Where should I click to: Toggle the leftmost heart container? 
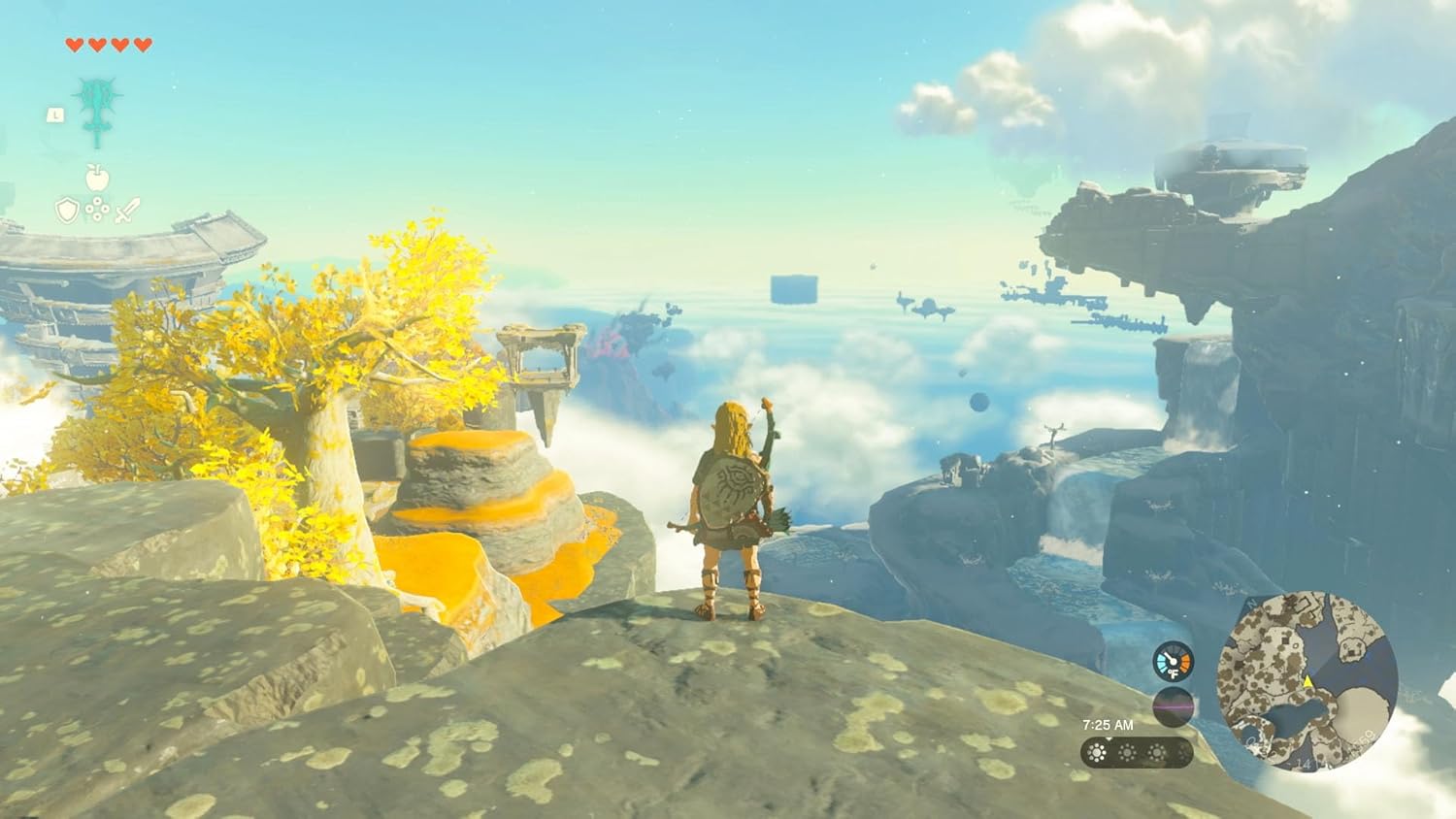[x=73, y=42]
